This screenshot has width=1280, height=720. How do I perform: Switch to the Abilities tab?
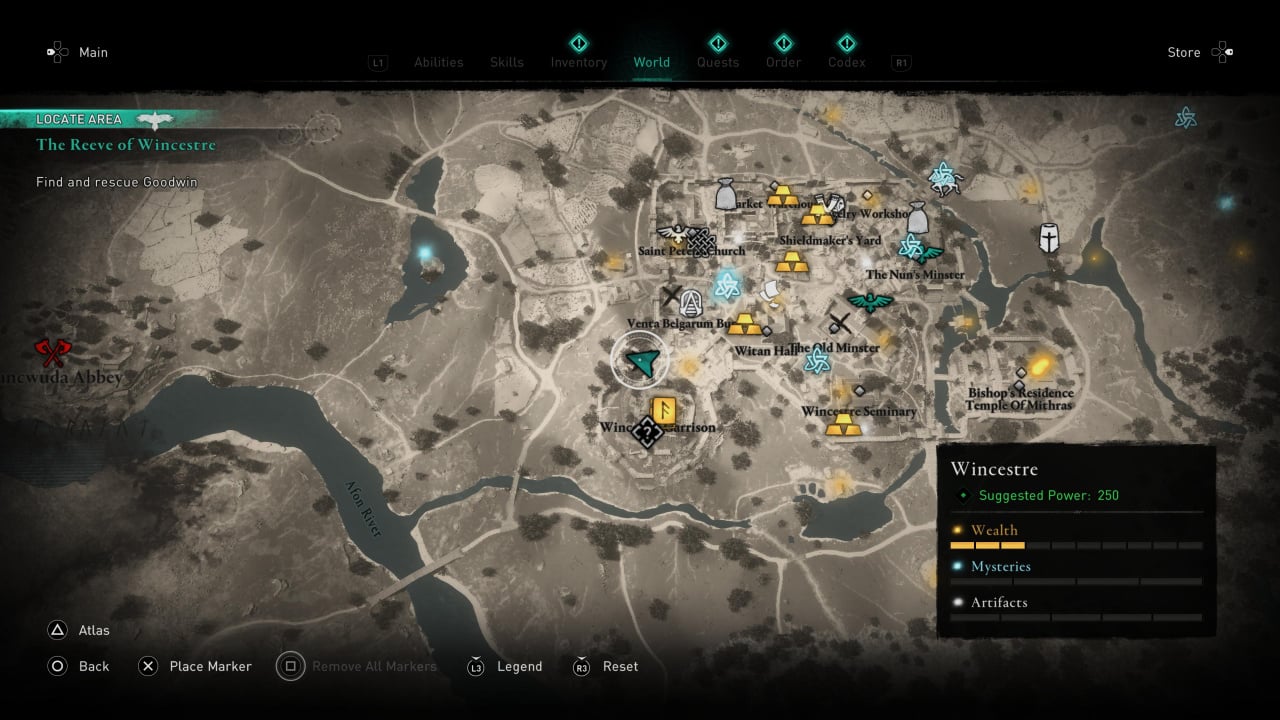point(438,62)
